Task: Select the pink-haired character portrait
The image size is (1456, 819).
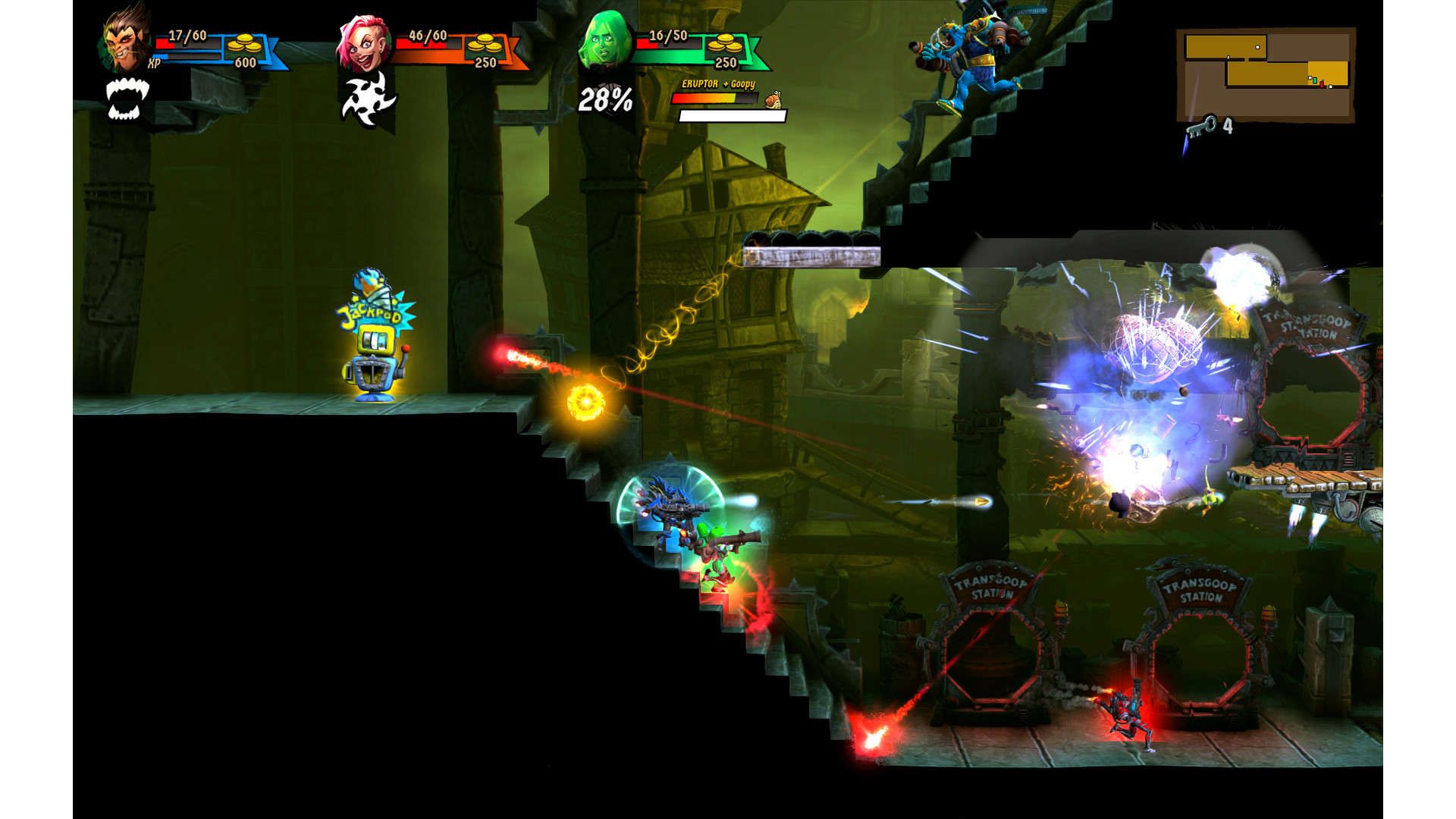Action: click(363, 43)
